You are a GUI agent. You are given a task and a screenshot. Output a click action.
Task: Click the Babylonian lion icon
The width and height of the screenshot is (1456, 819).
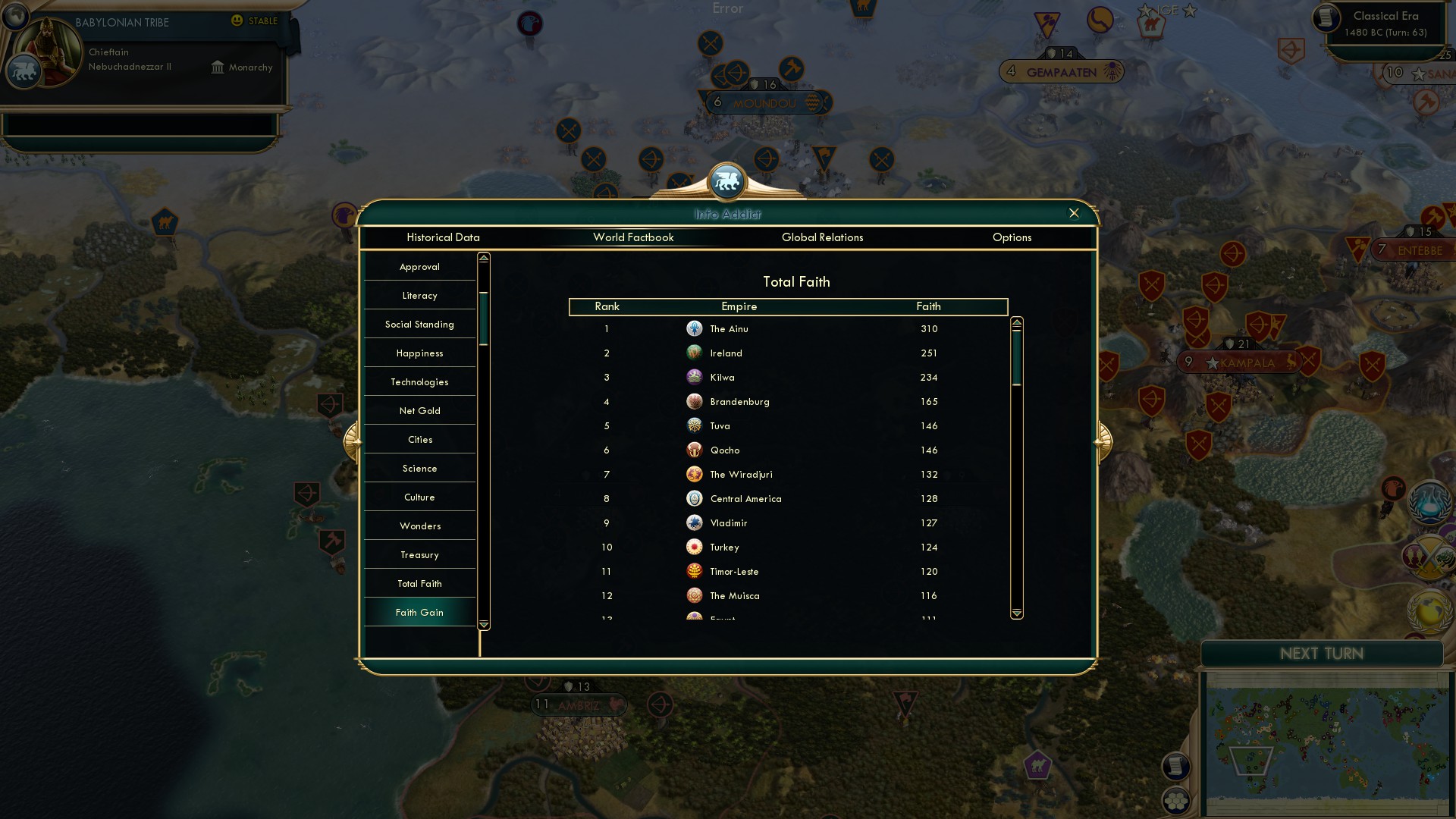(x=24, y=71)
